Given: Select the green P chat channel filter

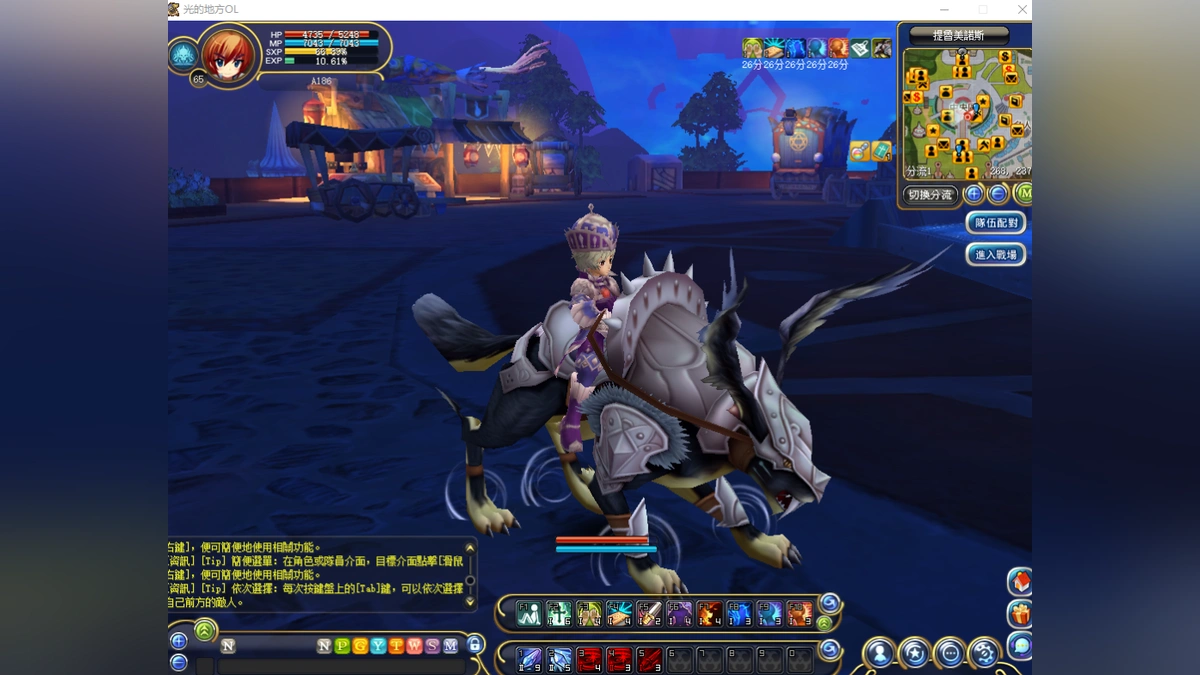Looking at the screenshot, I should (x=342, y=646).
